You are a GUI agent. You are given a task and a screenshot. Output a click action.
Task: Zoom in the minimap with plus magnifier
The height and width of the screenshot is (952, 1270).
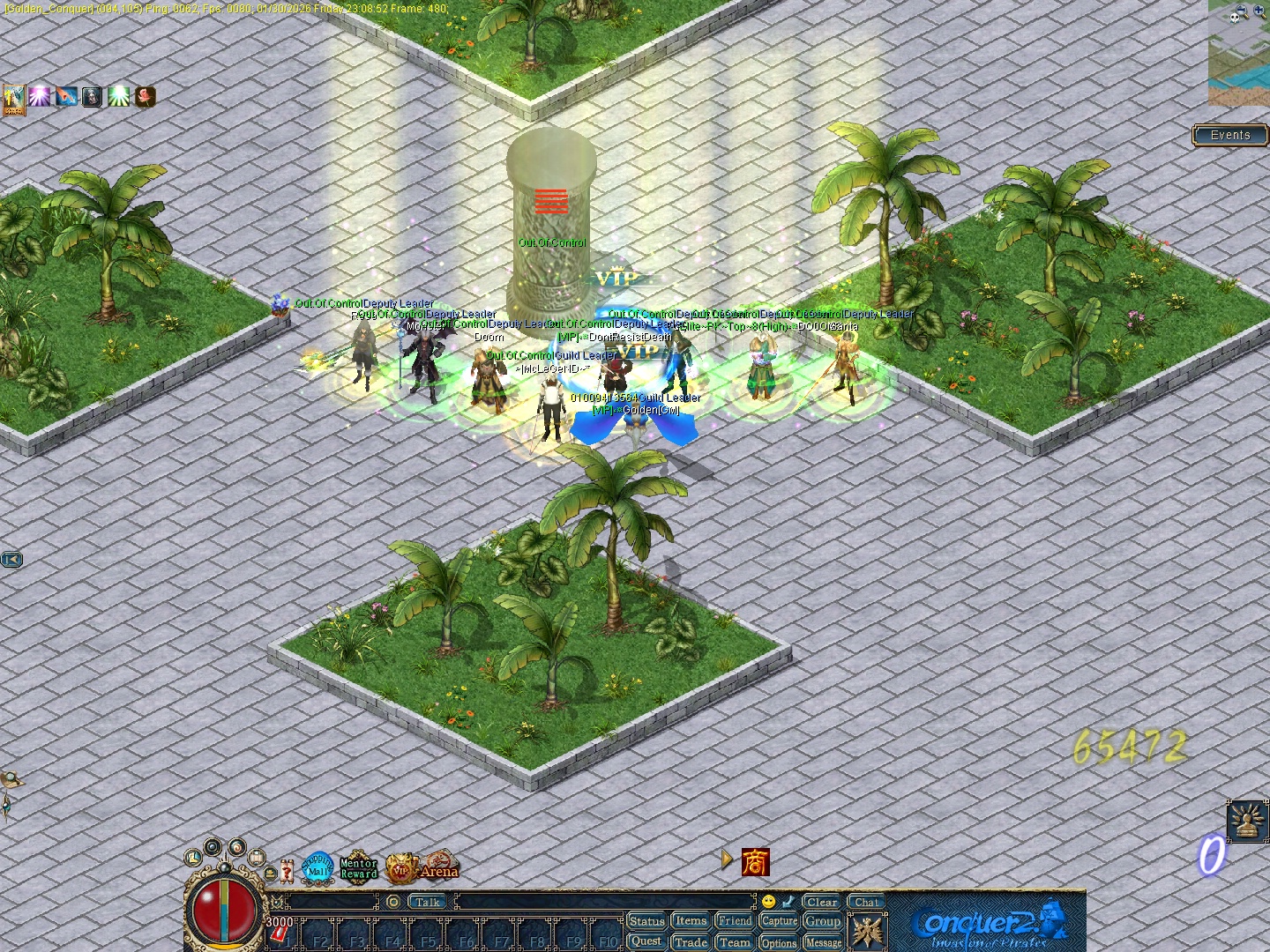[x=1259, y=9]
